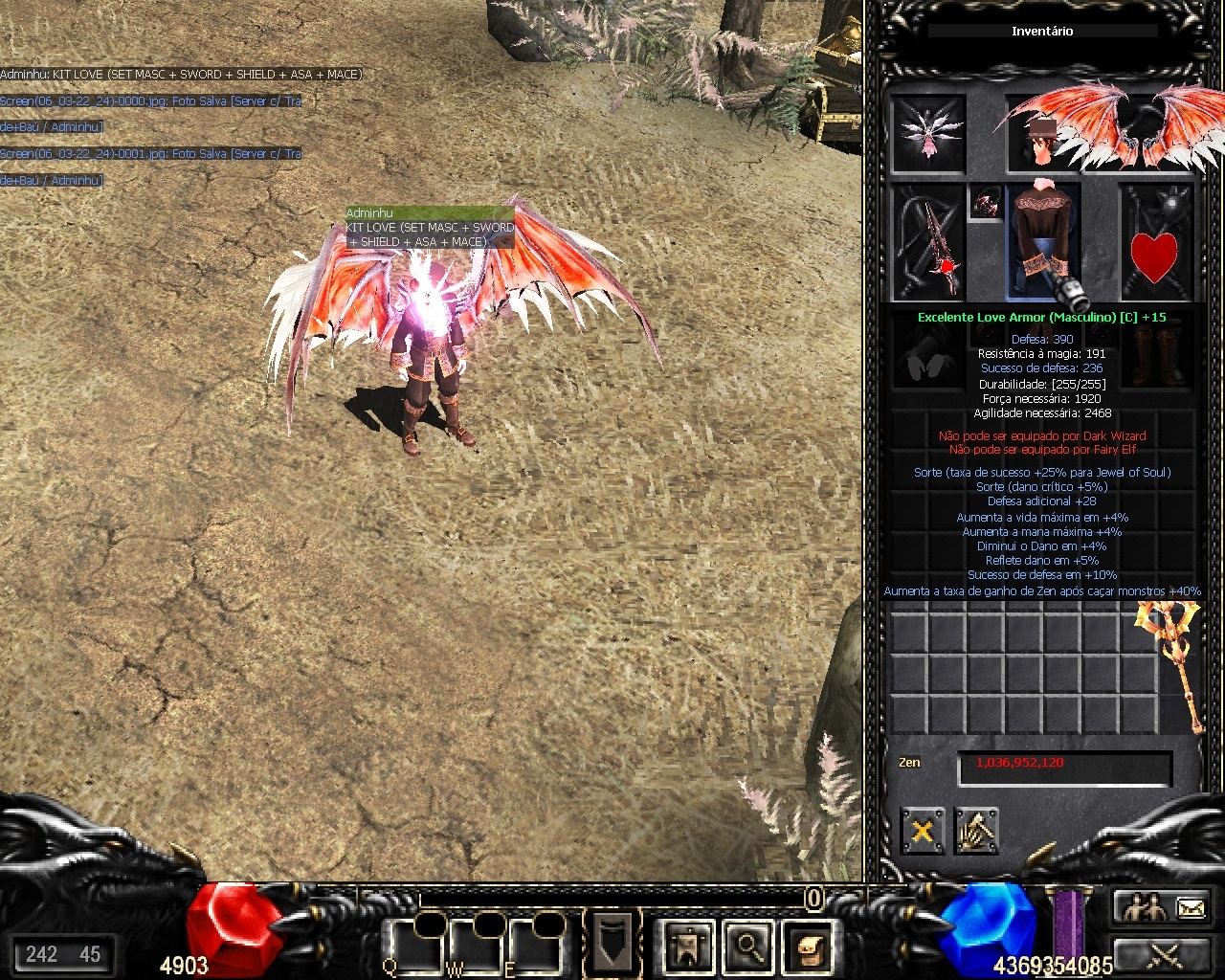This screenshot has height=980, width=1225.
Task: Close the Inventário panel with the X button
Action: (x=923, y=830)
